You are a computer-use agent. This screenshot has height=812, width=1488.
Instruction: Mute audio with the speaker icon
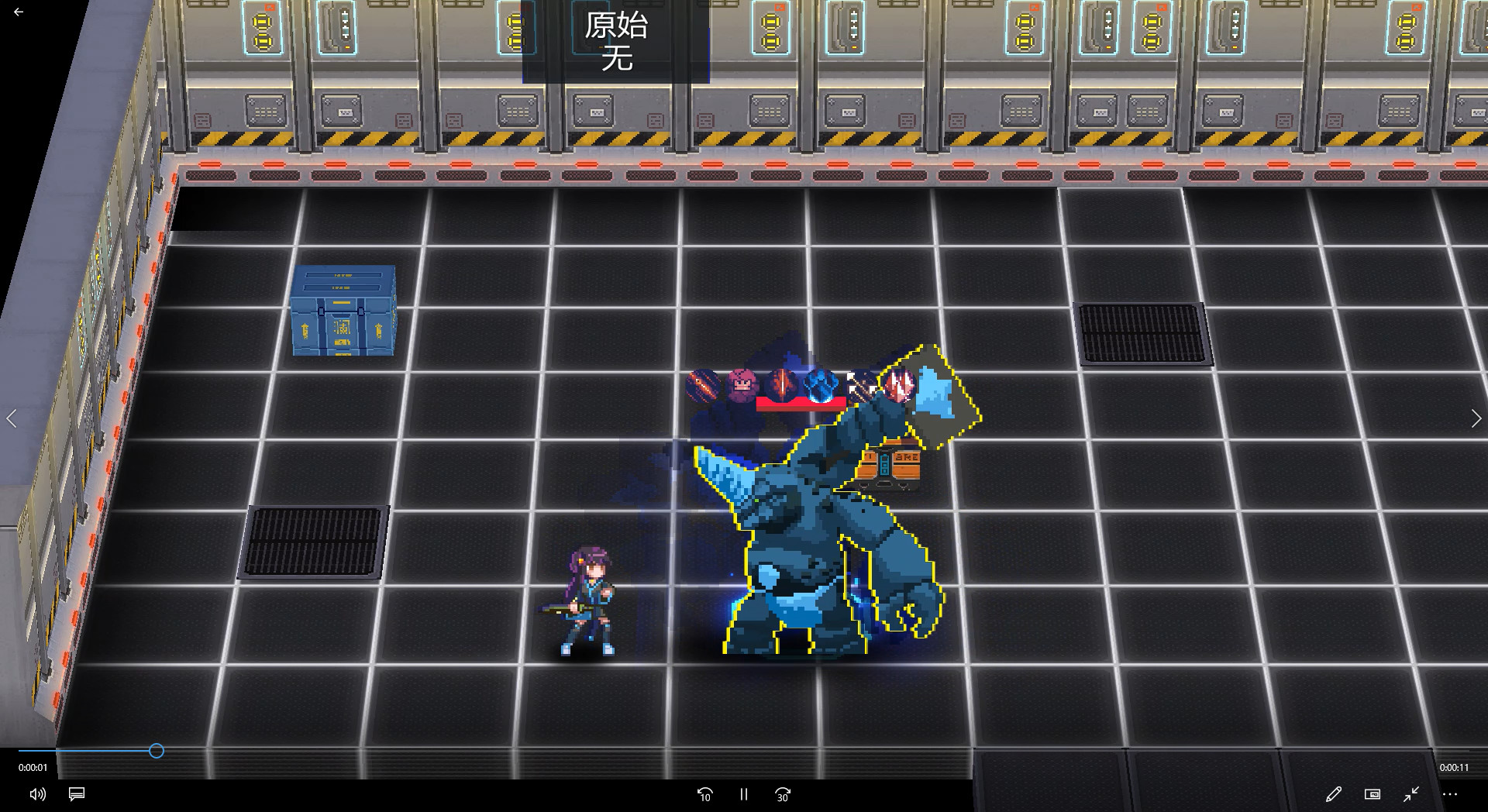pyautogui.click(x=37, y=794)
